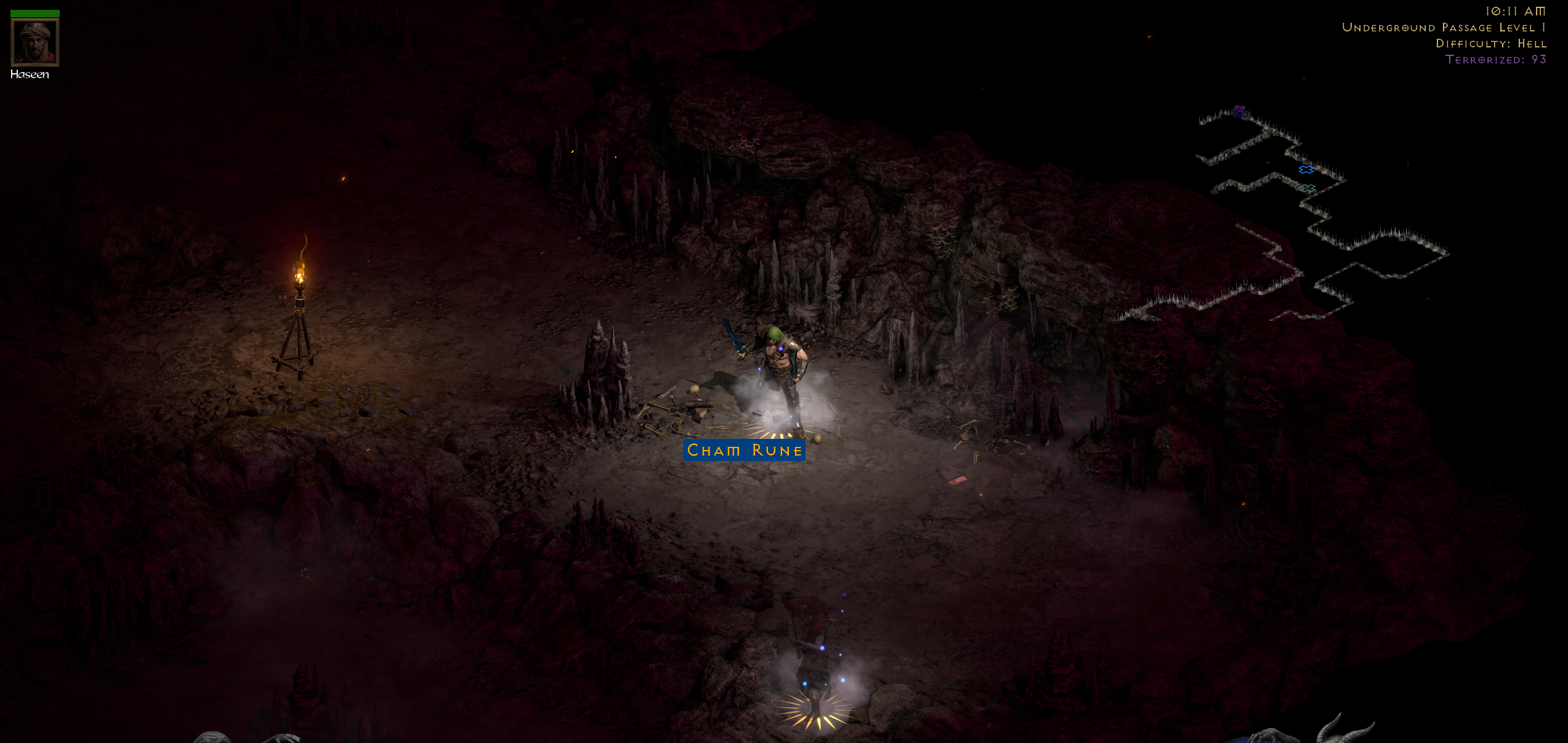1568x743 pixels.
Task: Click the Haseen name label
Action: (x=30, y=74)
